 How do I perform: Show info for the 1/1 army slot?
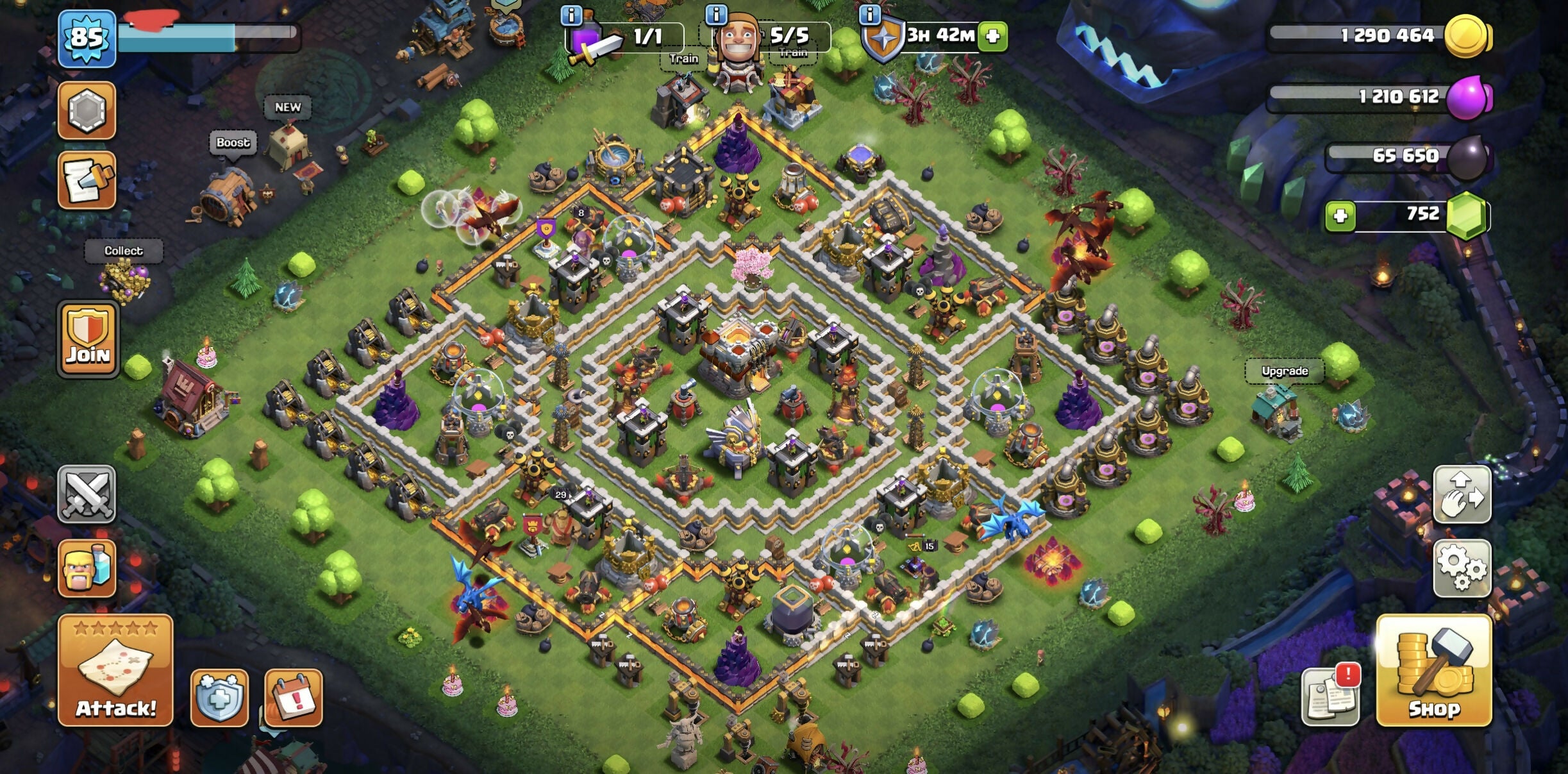571,15
